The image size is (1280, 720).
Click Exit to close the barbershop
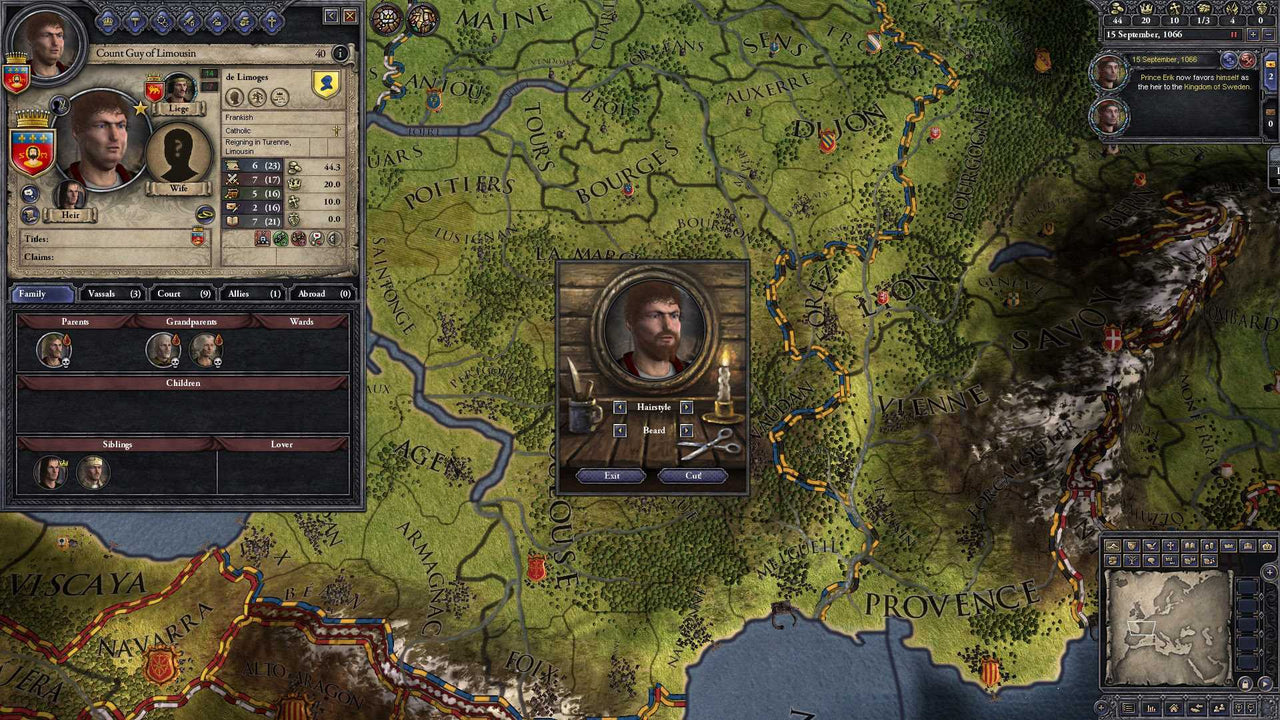coord(611,475)
